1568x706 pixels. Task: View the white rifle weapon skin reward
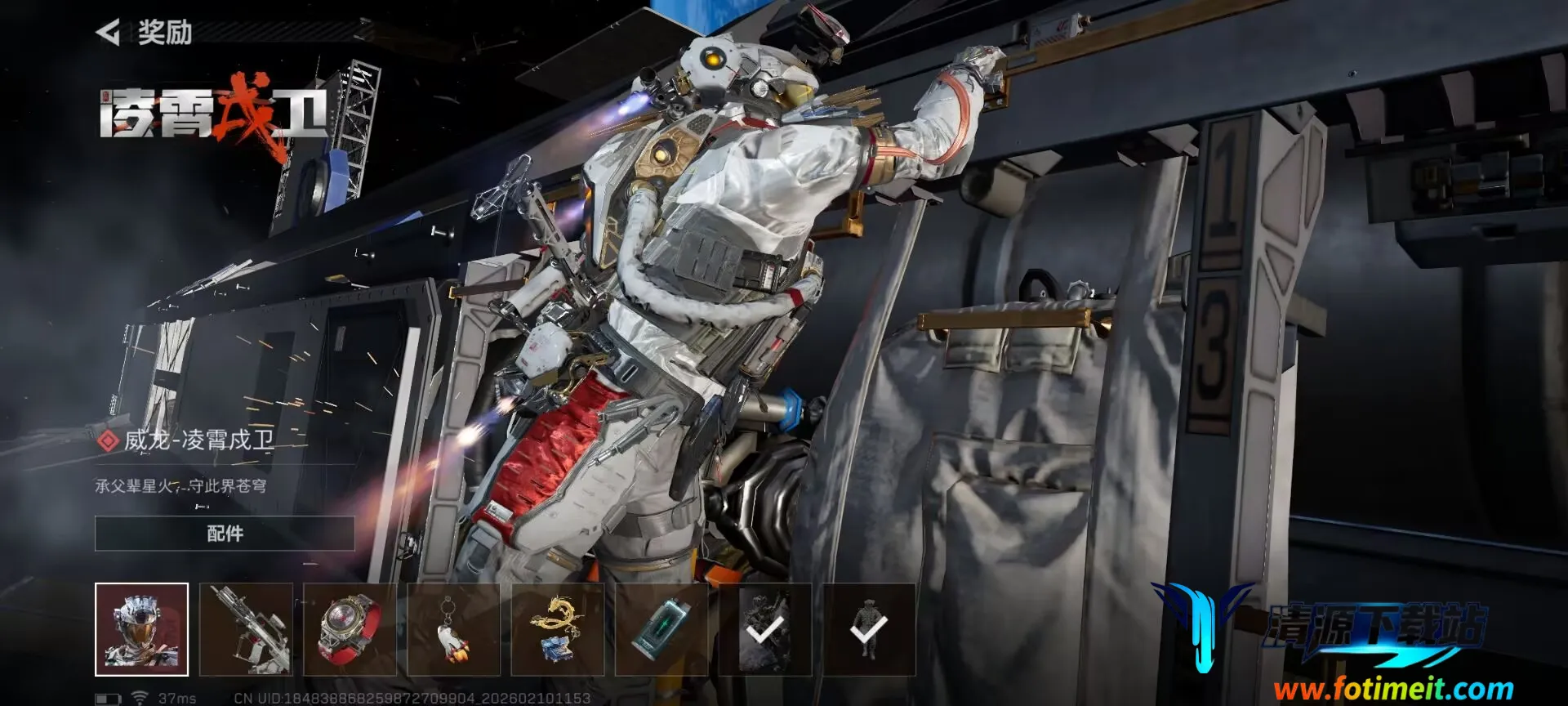pyautogui.click(x=246, y=629)
